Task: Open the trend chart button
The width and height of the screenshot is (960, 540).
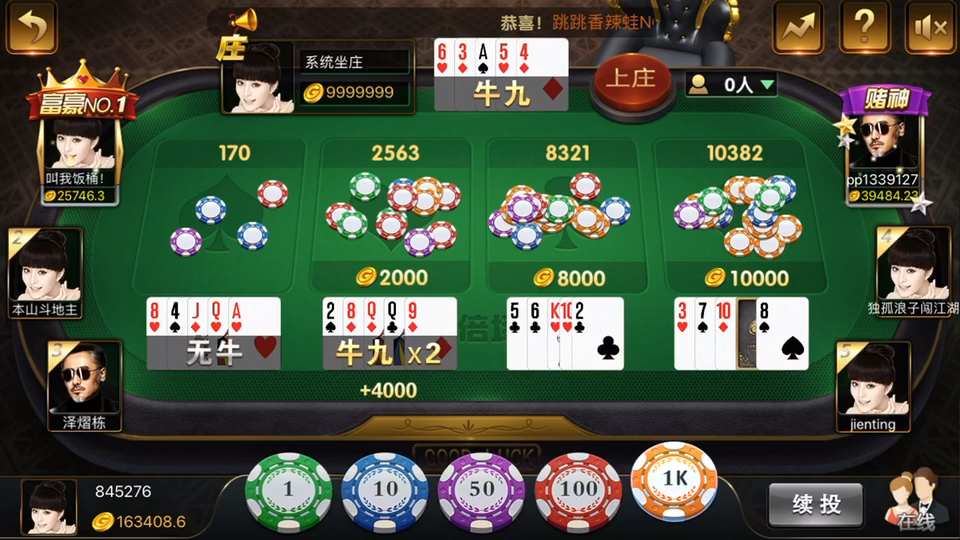Action: click(798, 27)
